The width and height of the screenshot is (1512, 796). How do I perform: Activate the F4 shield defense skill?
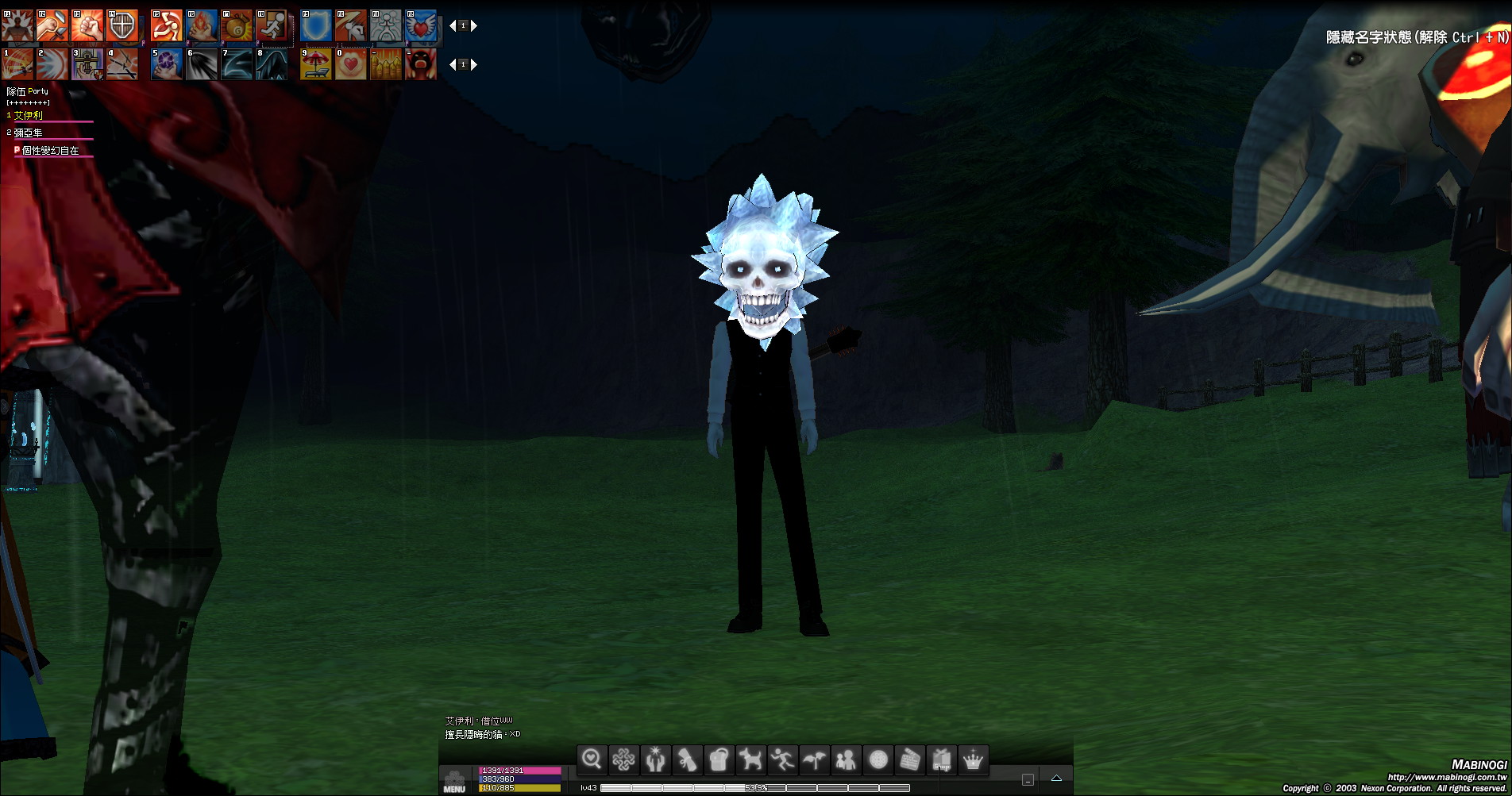point(122,26)
